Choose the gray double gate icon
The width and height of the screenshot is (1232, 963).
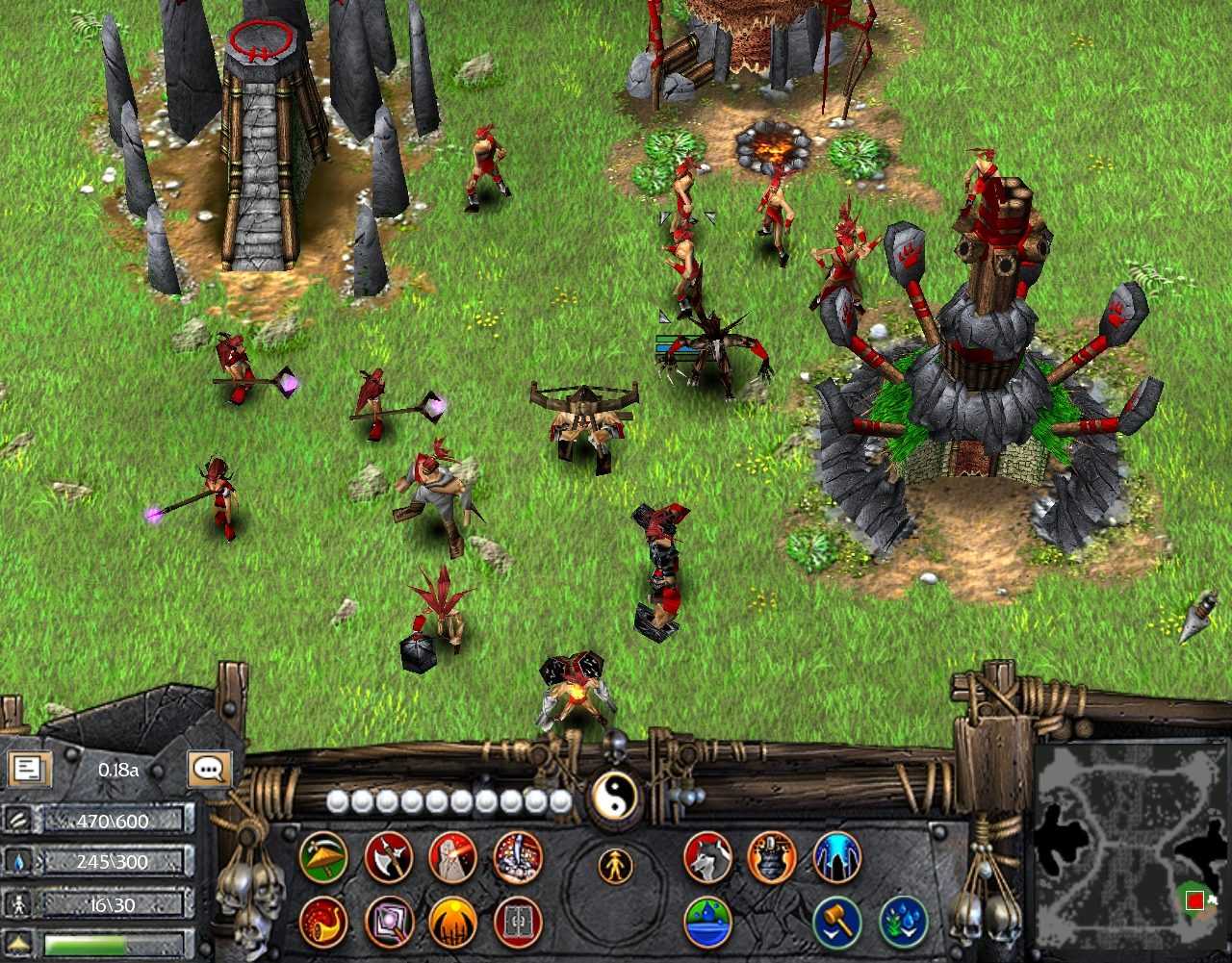click(x=518, y=922)
